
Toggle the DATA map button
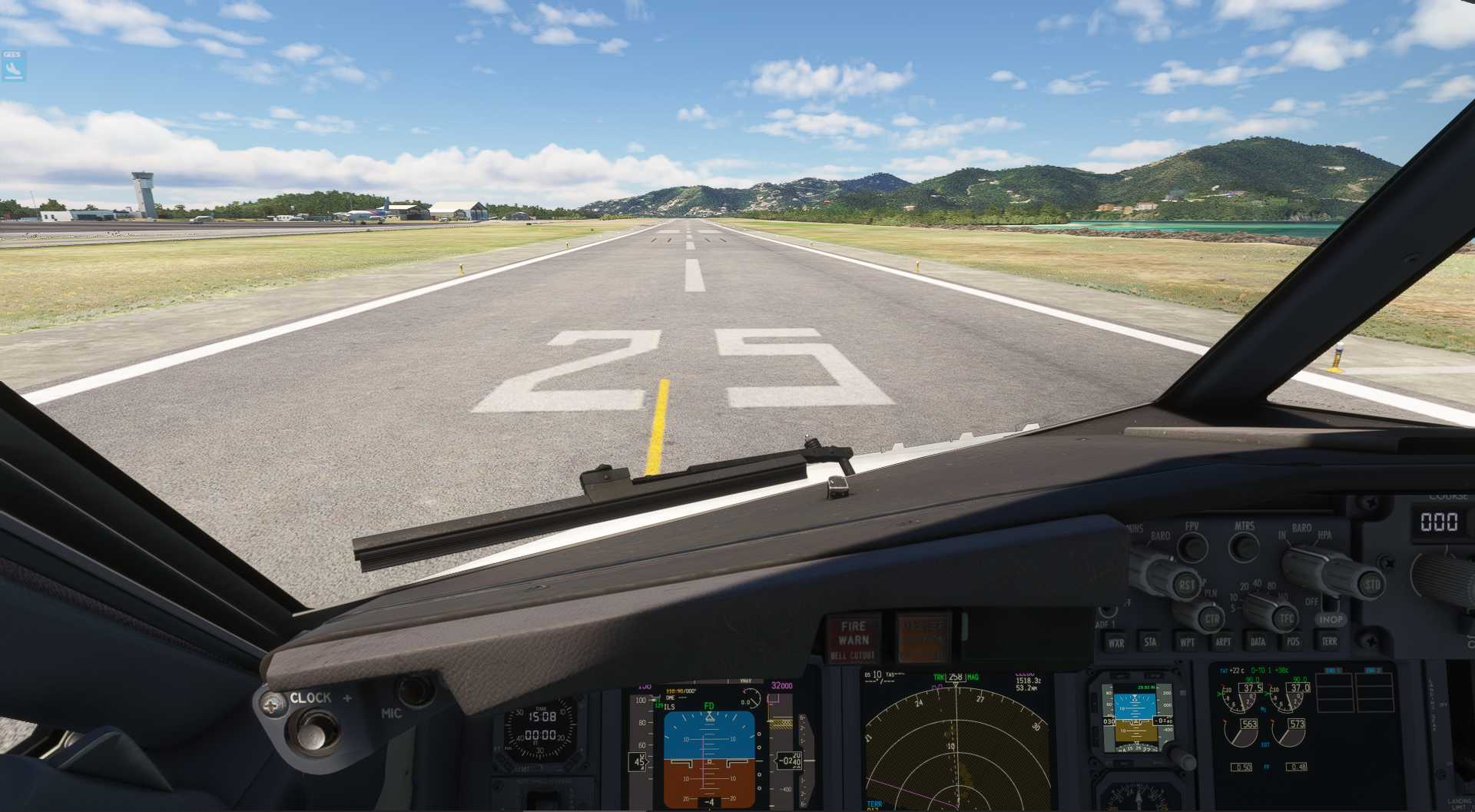[1258, 641]
